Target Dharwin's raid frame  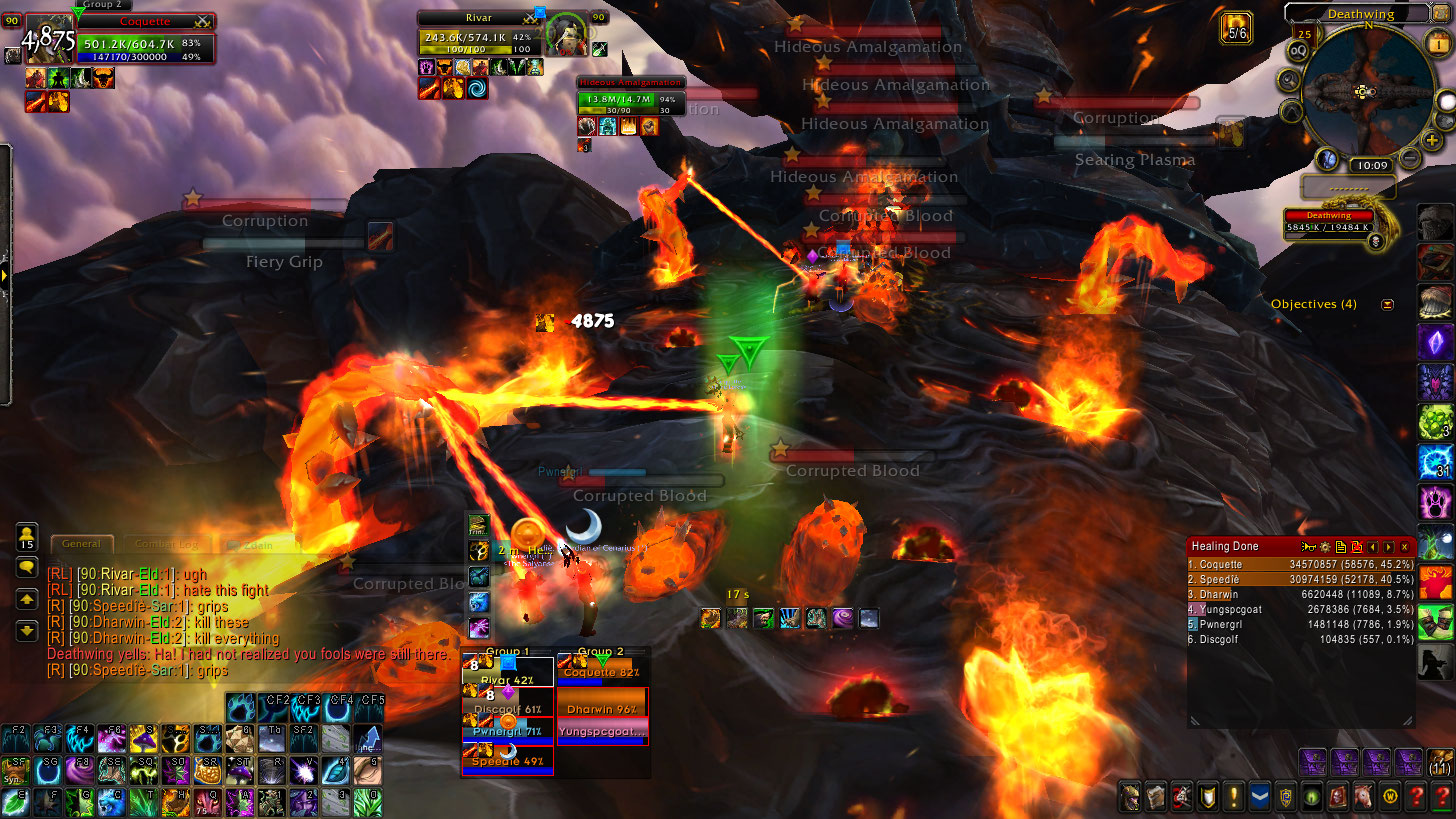pyautogui.click(x=602, y=709)
